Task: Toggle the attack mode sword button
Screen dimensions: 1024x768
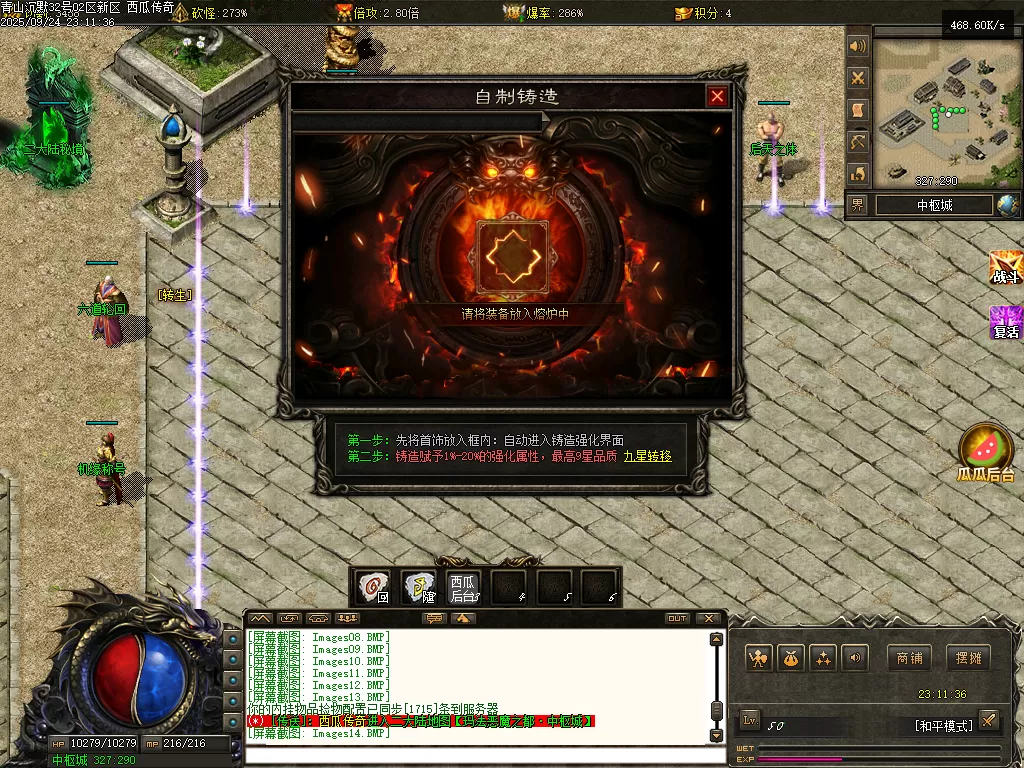Action: pyautogui.click(x=987, y=720)
